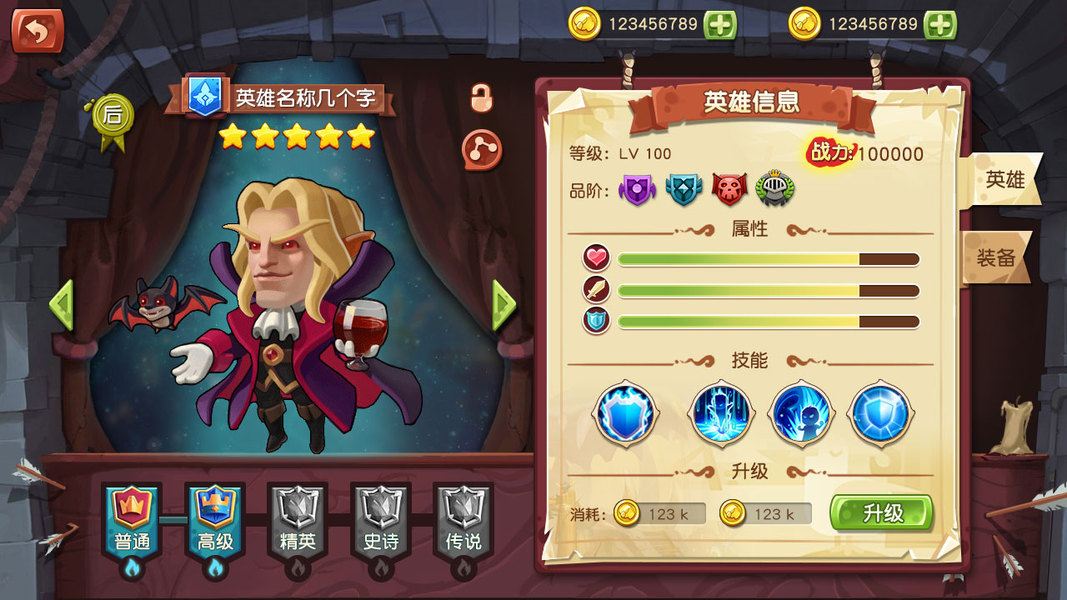
Task: Show the previous hero with left arrow
Action: click(61, 305)
